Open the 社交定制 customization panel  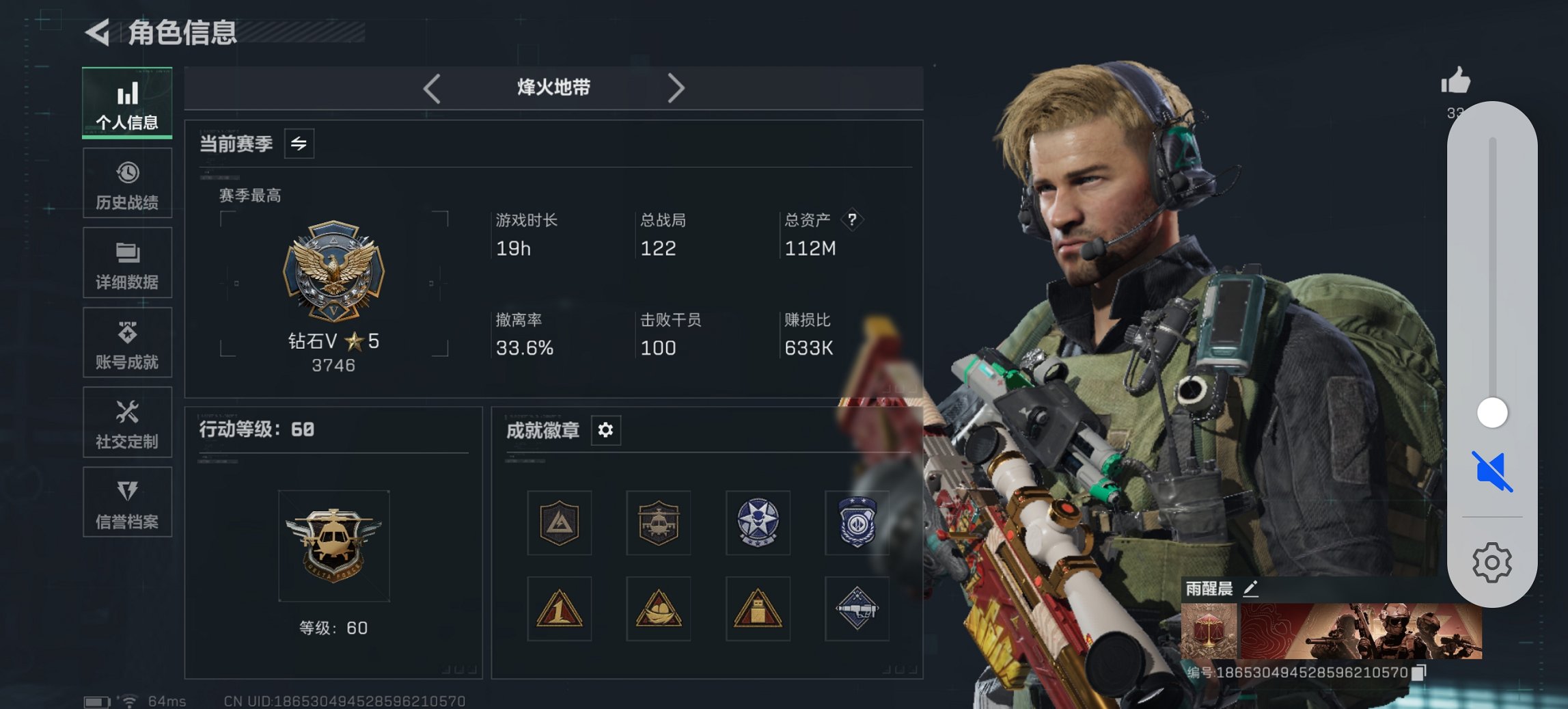click(x=127, y=423)
